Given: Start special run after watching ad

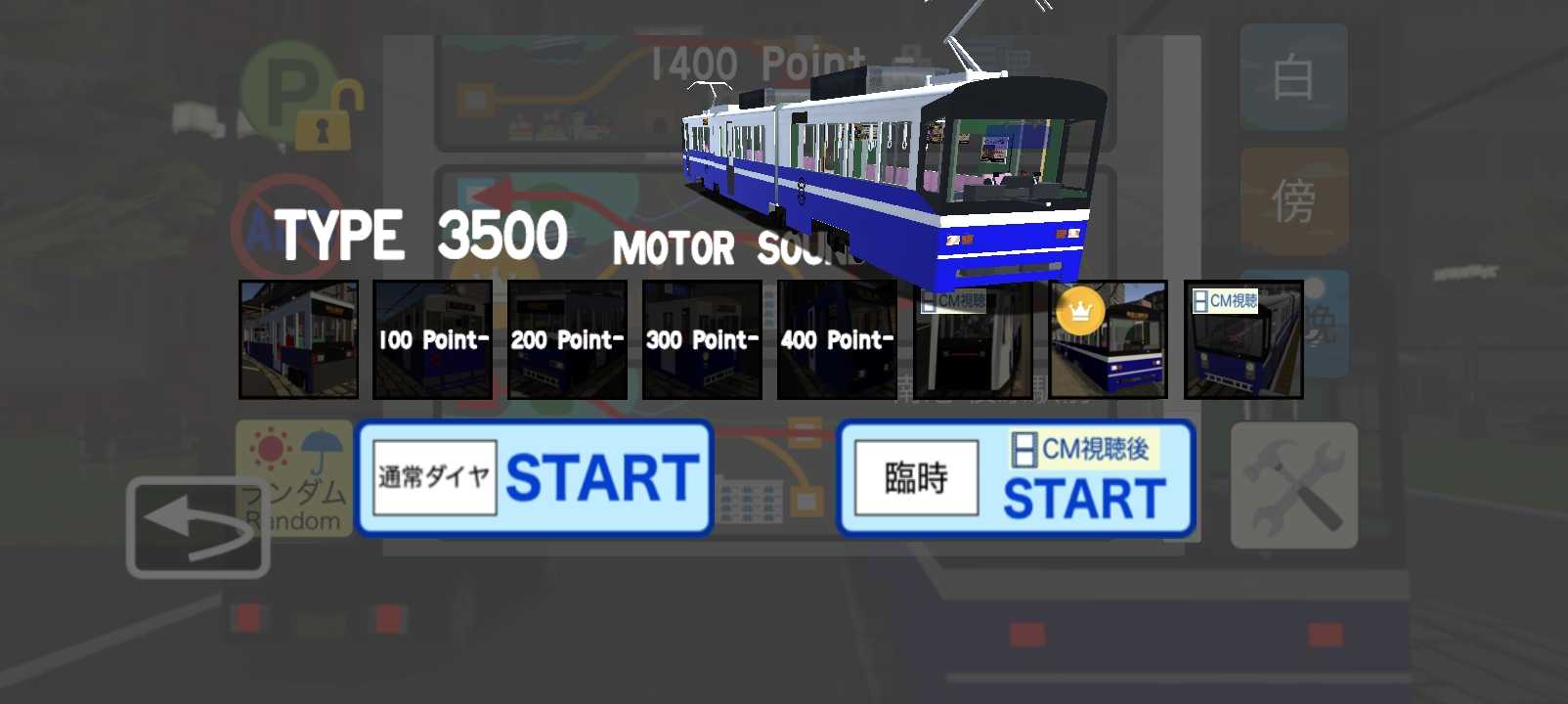Looking at the screenshot, I should (x=1016, y=478).
